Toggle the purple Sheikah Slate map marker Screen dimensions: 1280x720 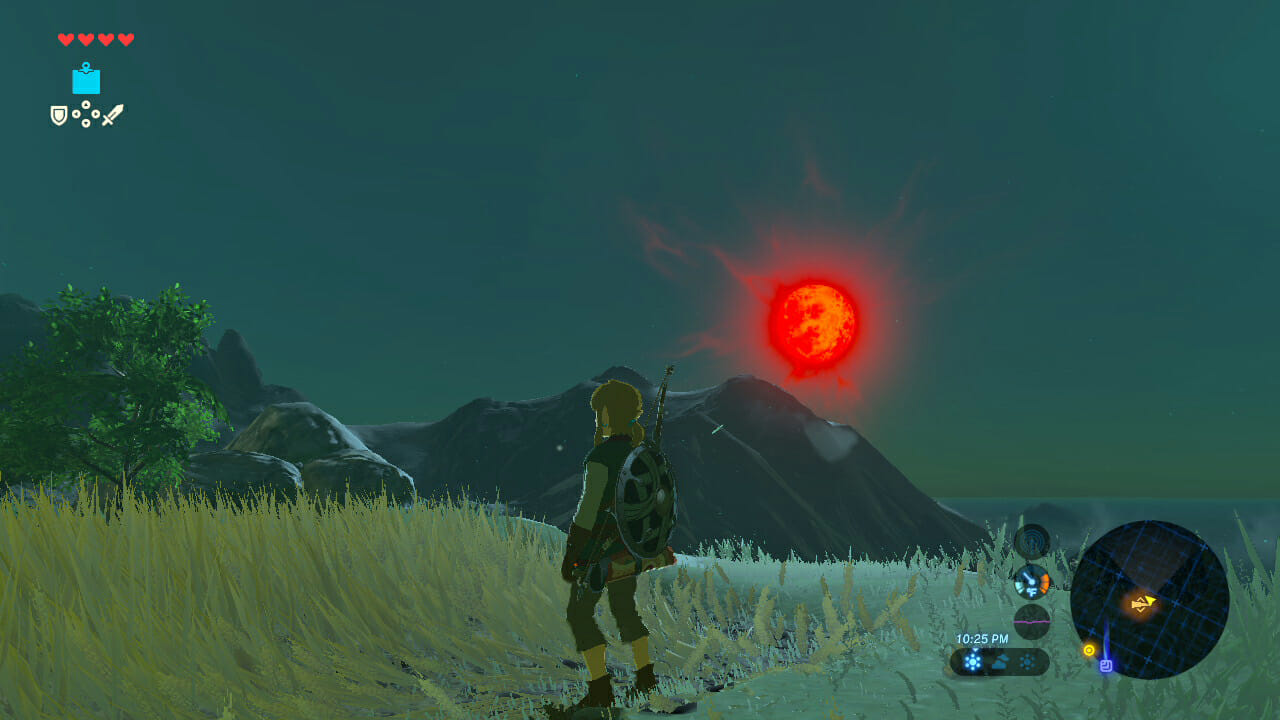click(1106, 665)
